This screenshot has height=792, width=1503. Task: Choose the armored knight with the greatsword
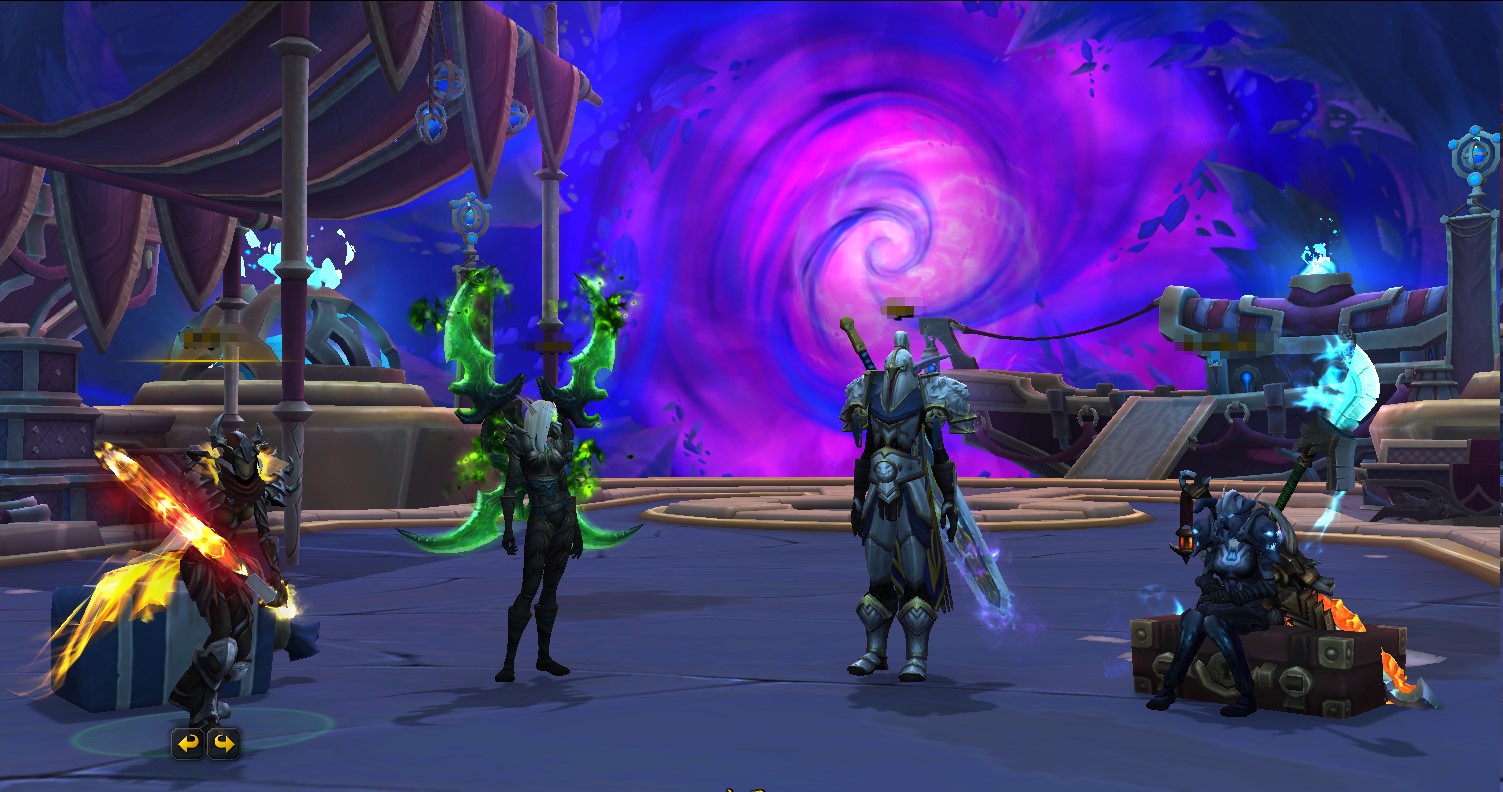894,510
